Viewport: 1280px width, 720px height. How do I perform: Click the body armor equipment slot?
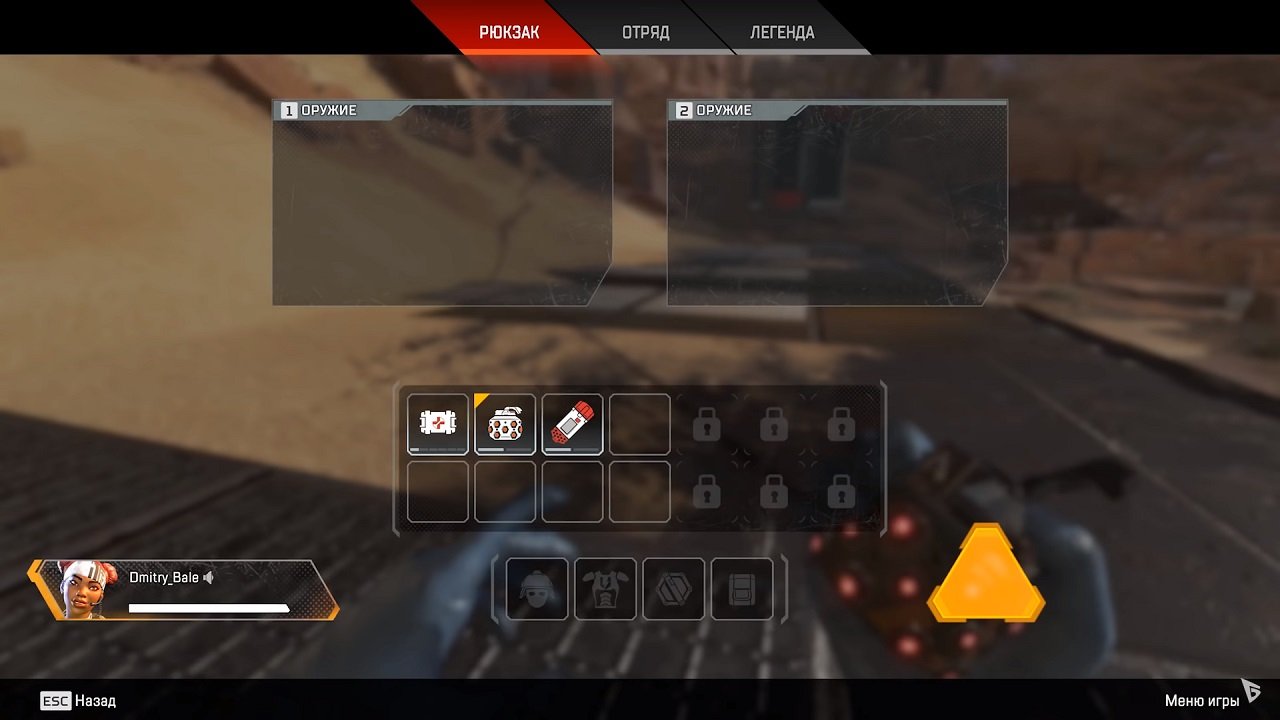click(x=605, y=589)
